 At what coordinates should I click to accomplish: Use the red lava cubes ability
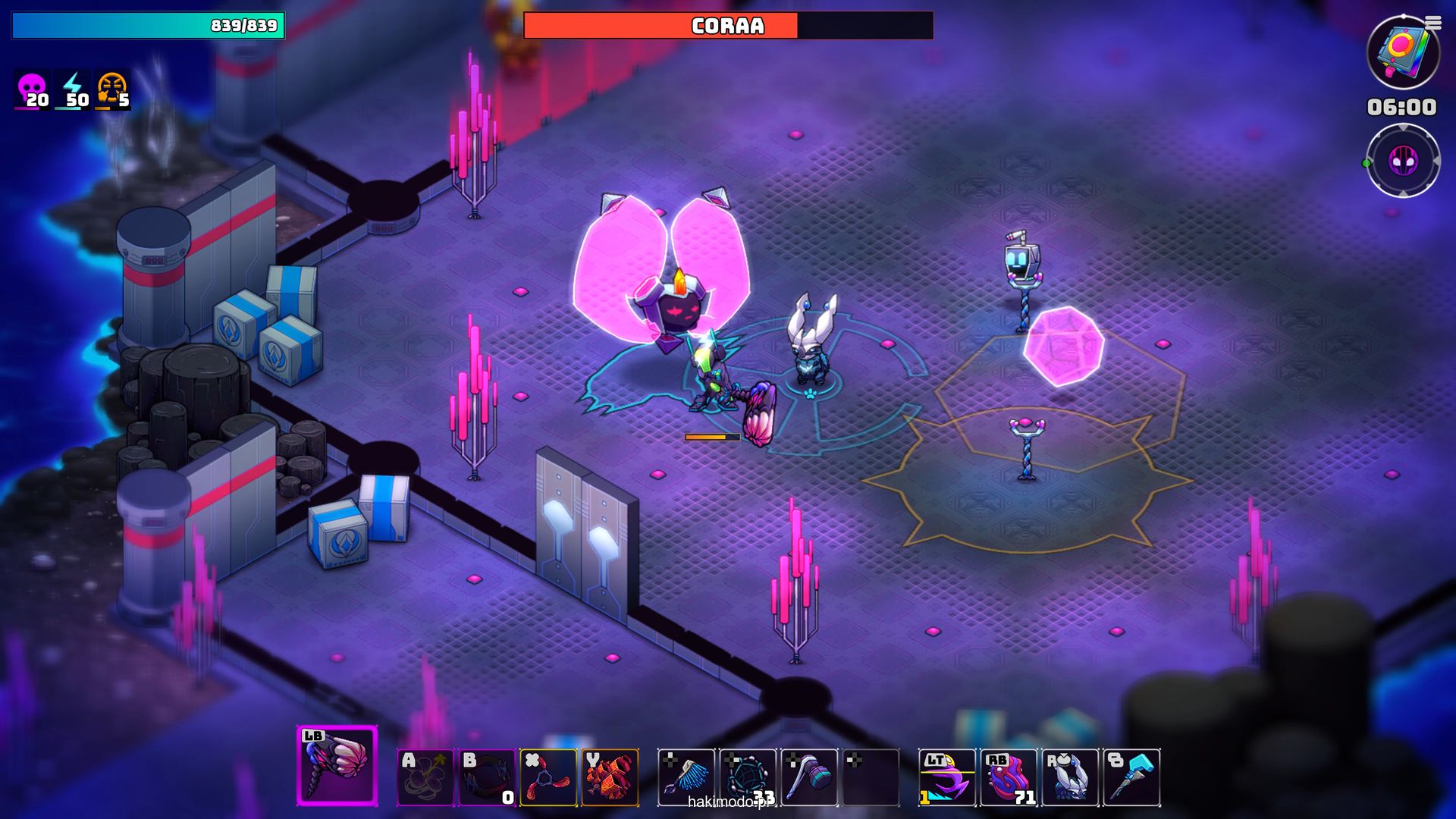point(610,777)
